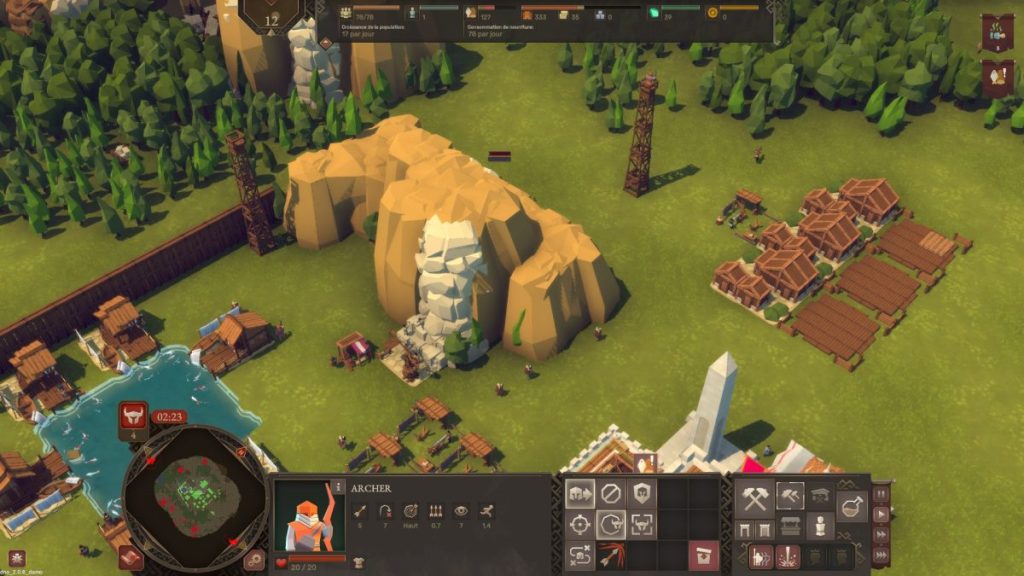Open the map scroll button beside minimap
This screenshot has width=1024, height=576.
coord(130,557)
